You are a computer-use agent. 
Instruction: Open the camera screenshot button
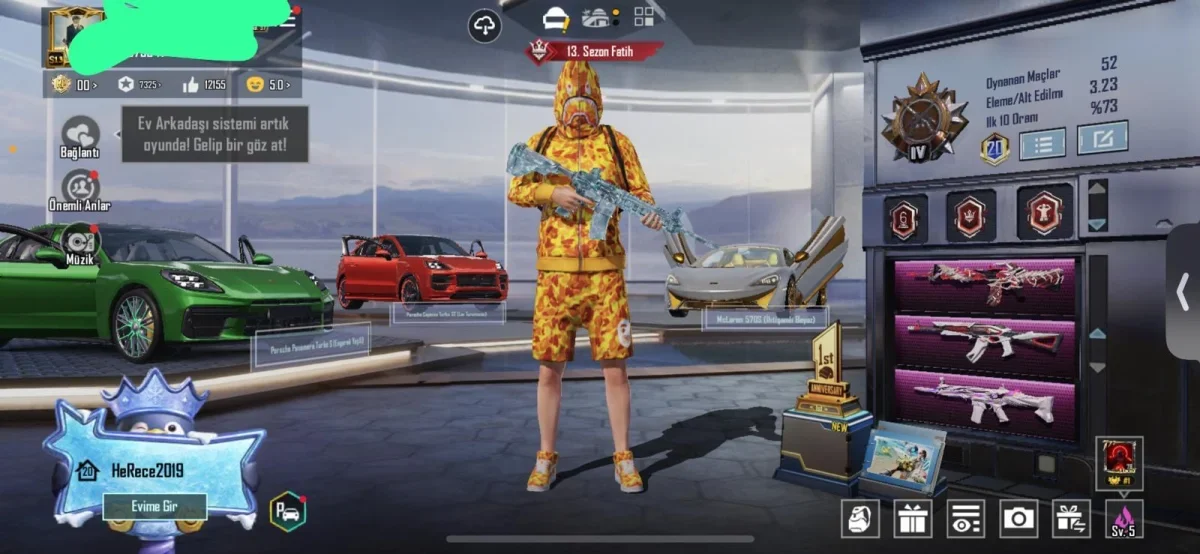tap(1019, 518)
